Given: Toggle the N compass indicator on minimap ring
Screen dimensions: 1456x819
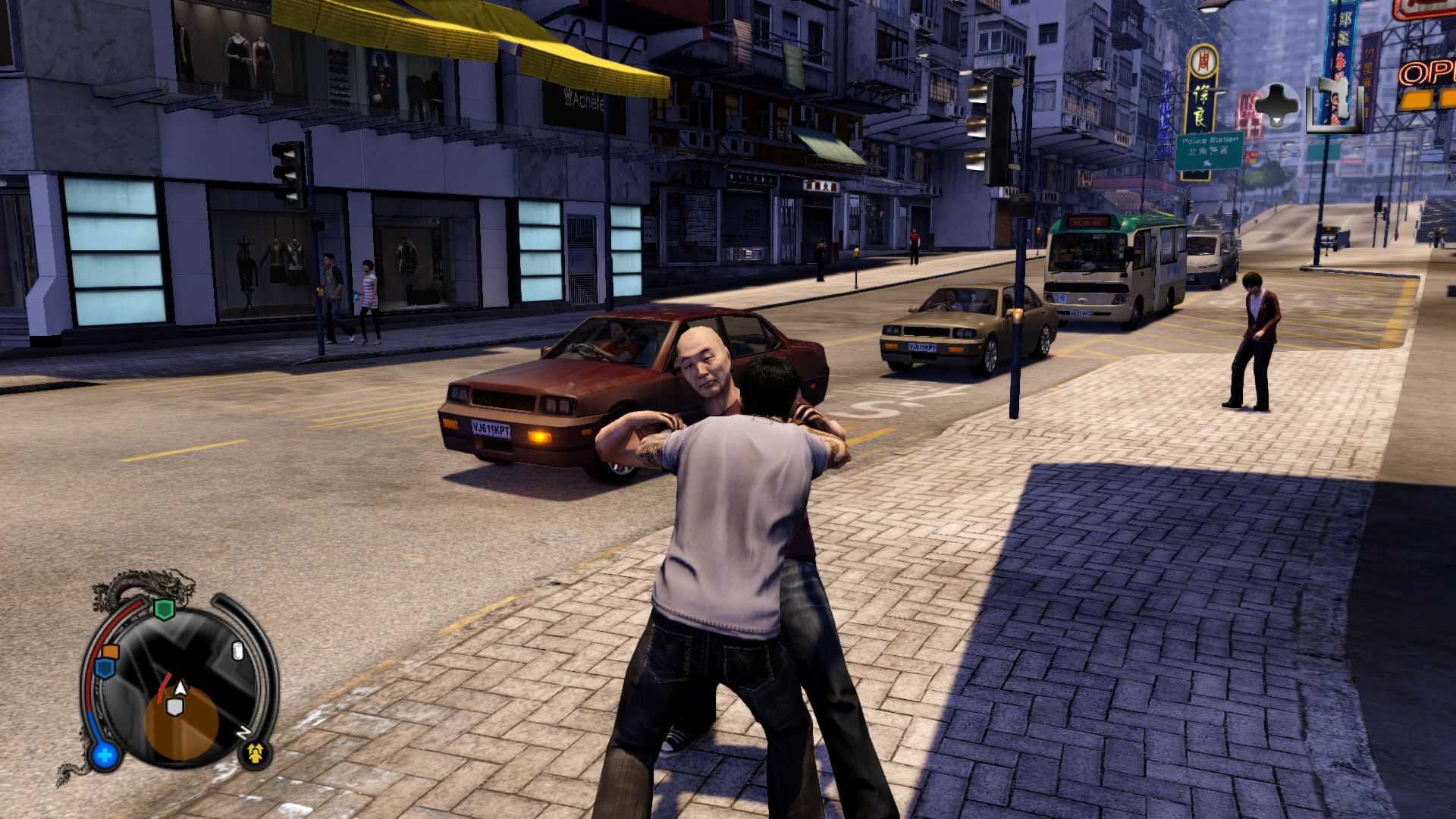Looking at the screenshot, I should click(x=243, y=732).
